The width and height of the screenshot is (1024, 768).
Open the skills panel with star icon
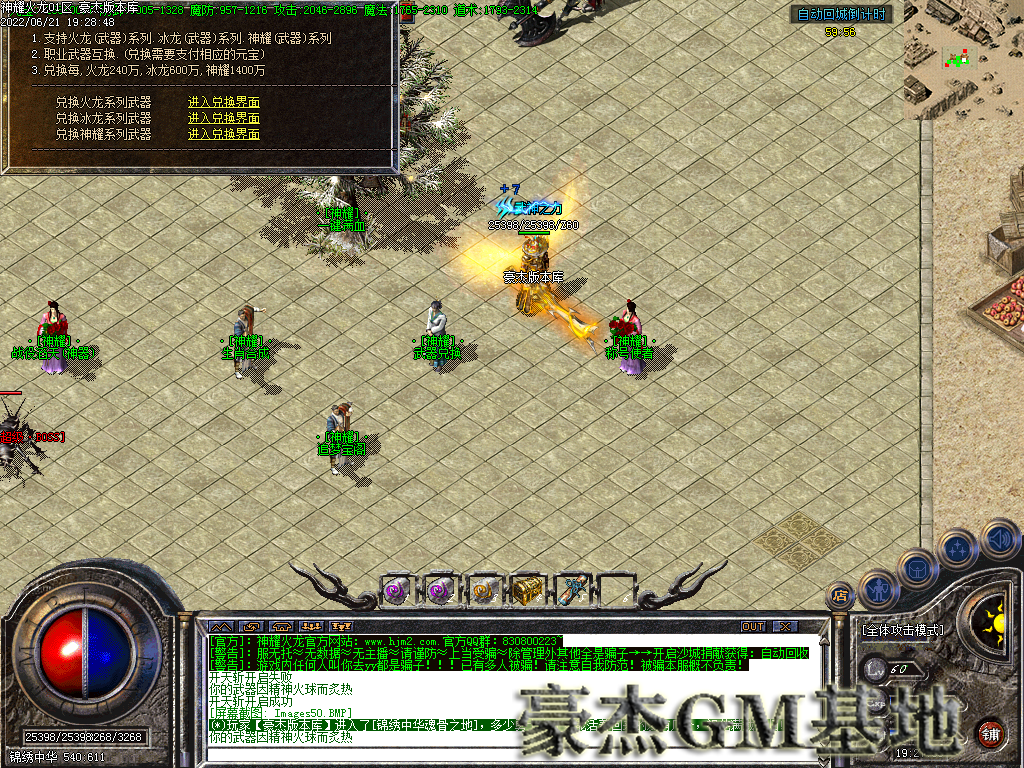point(958,548)
